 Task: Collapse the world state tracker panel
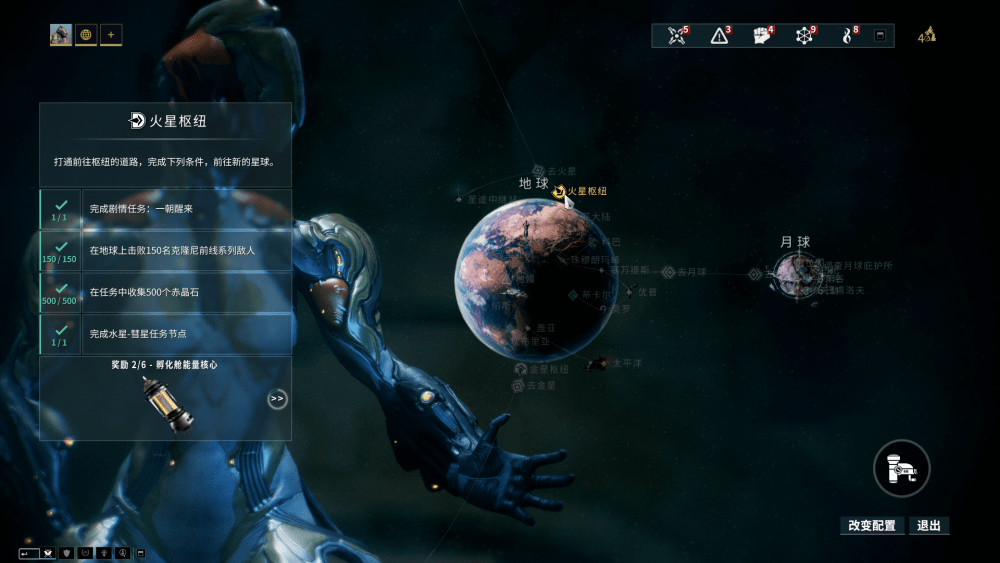coord(880,36)
